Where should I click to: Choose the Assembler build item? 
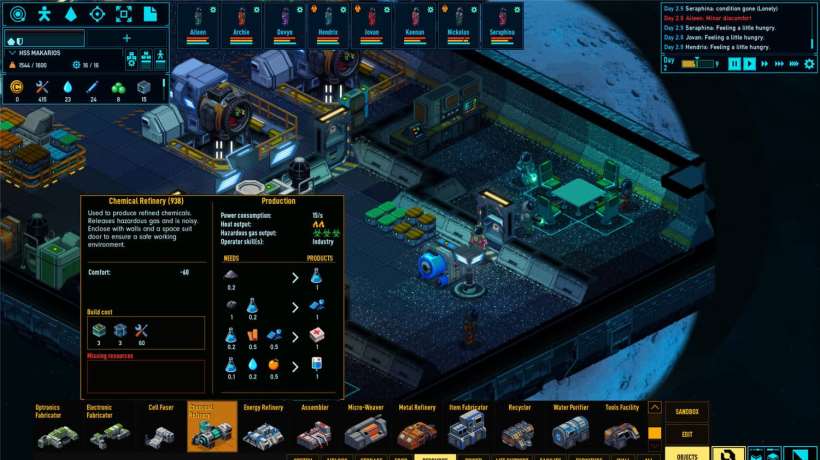point(314,432)
